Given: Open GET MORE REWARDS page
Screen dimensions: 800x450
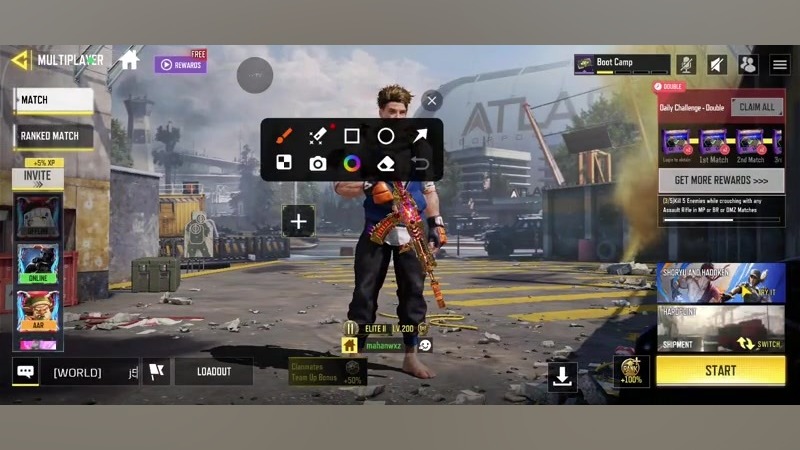Looking at the screenshot, I should coord(720,181).
